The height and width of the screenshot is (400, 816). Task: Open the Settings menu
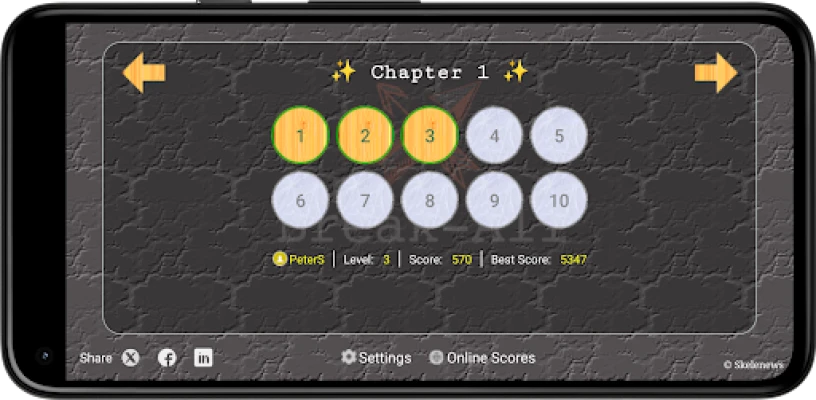[x=376, y=357]
